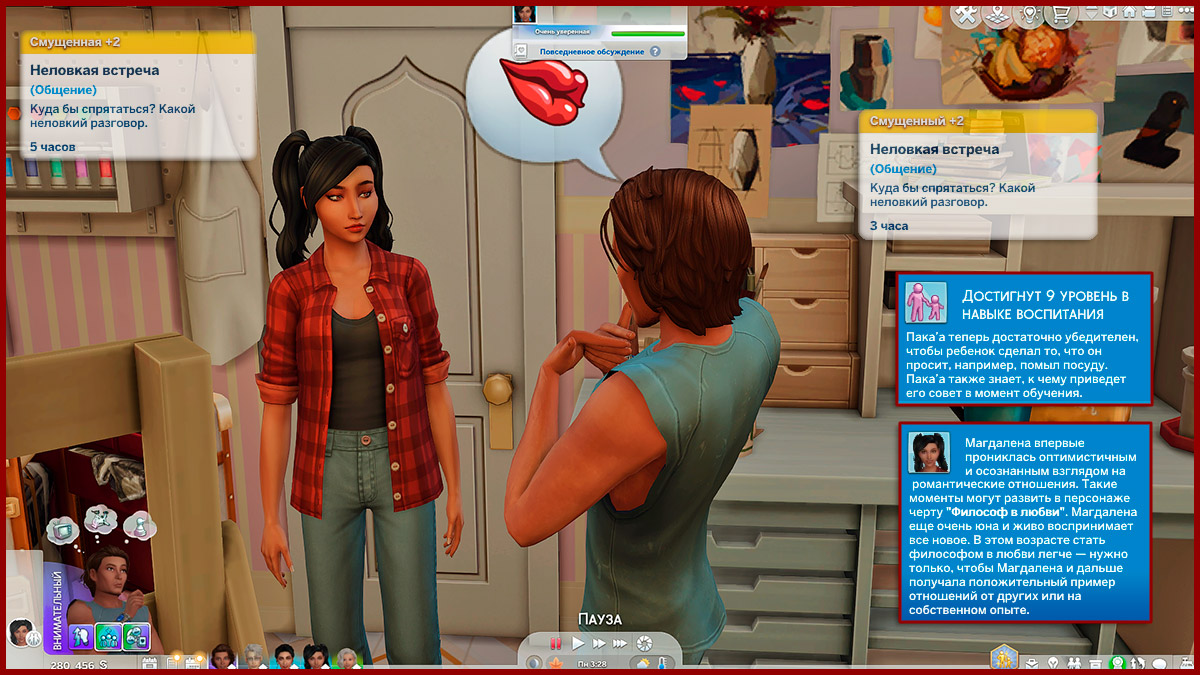Open the shopping cart store
The height and width of the screenshot is (675, 1200).
1061,14
